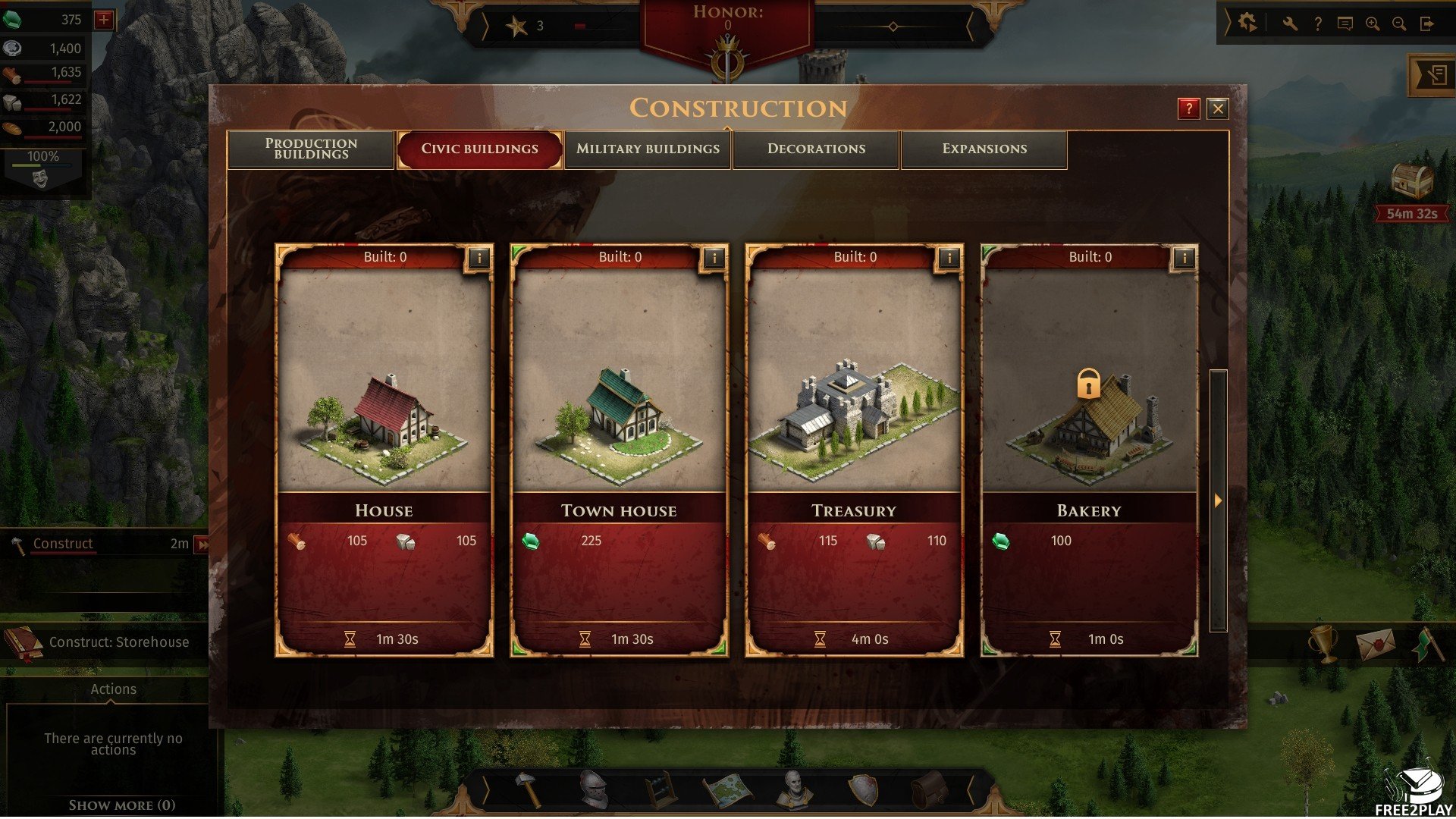
Task: Open the Military Buildings tab
Action: [648, 149]
